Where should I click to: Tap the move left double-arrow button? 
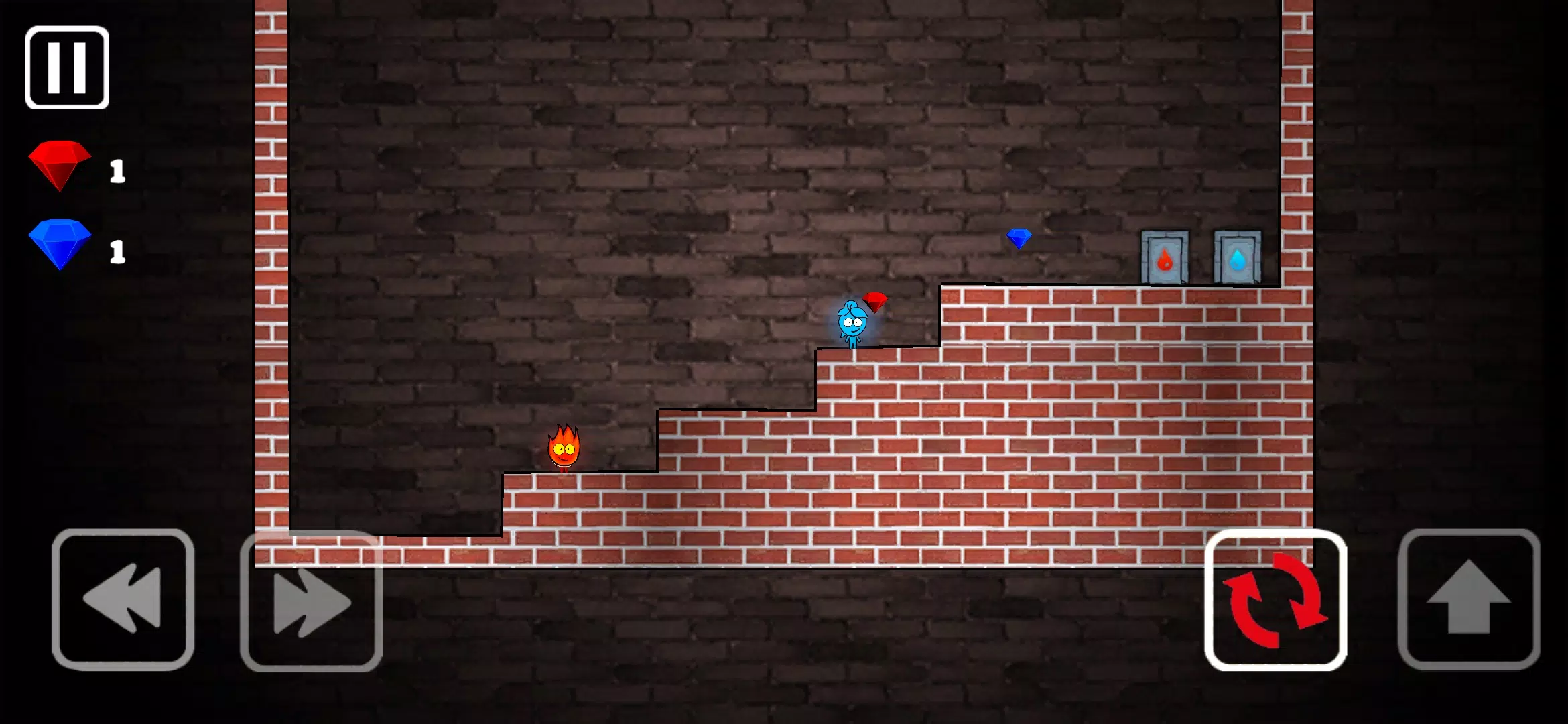click(123, 599)
